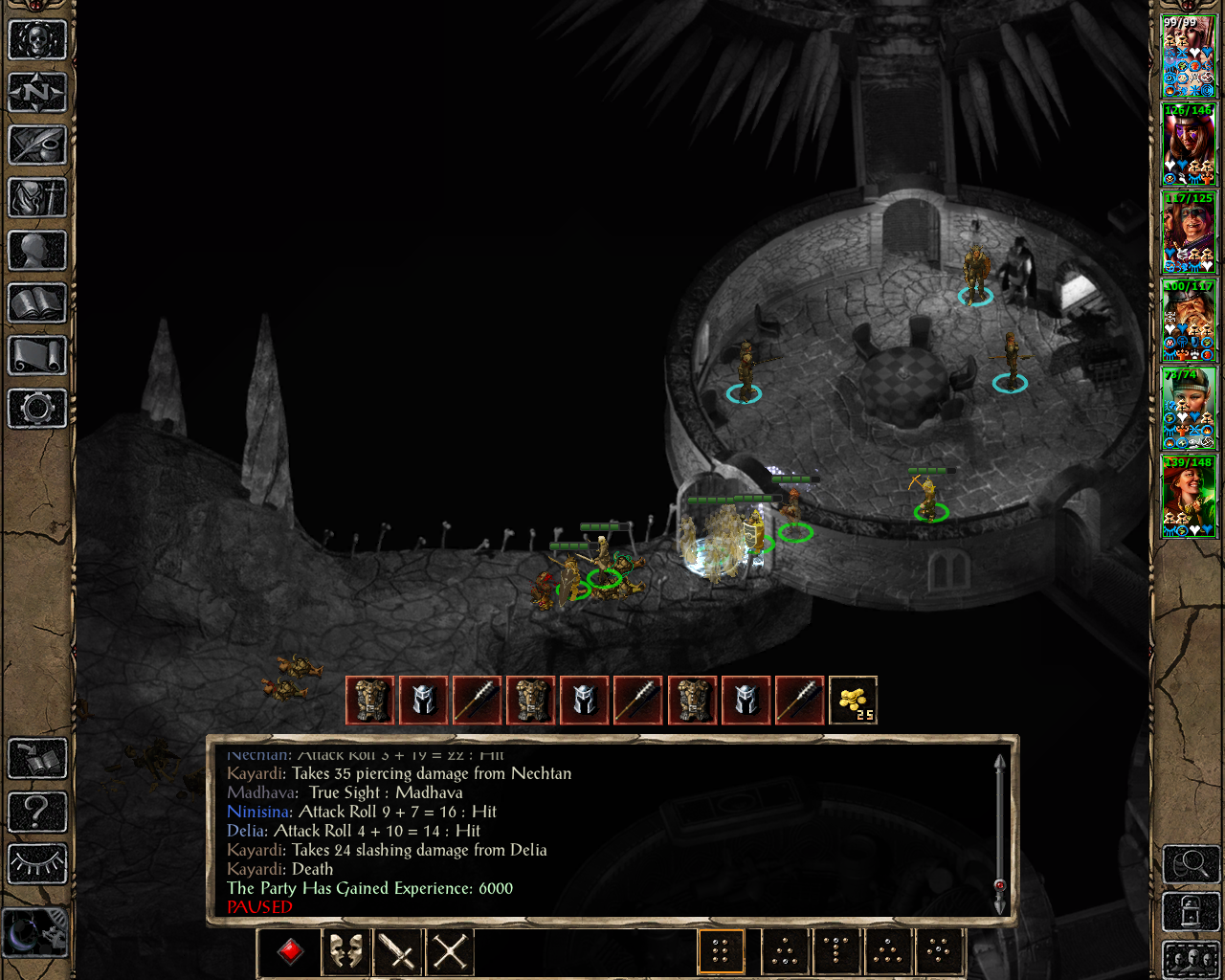Click the closed eye button
Screen dimensions: 1225x980
point(37,864)
